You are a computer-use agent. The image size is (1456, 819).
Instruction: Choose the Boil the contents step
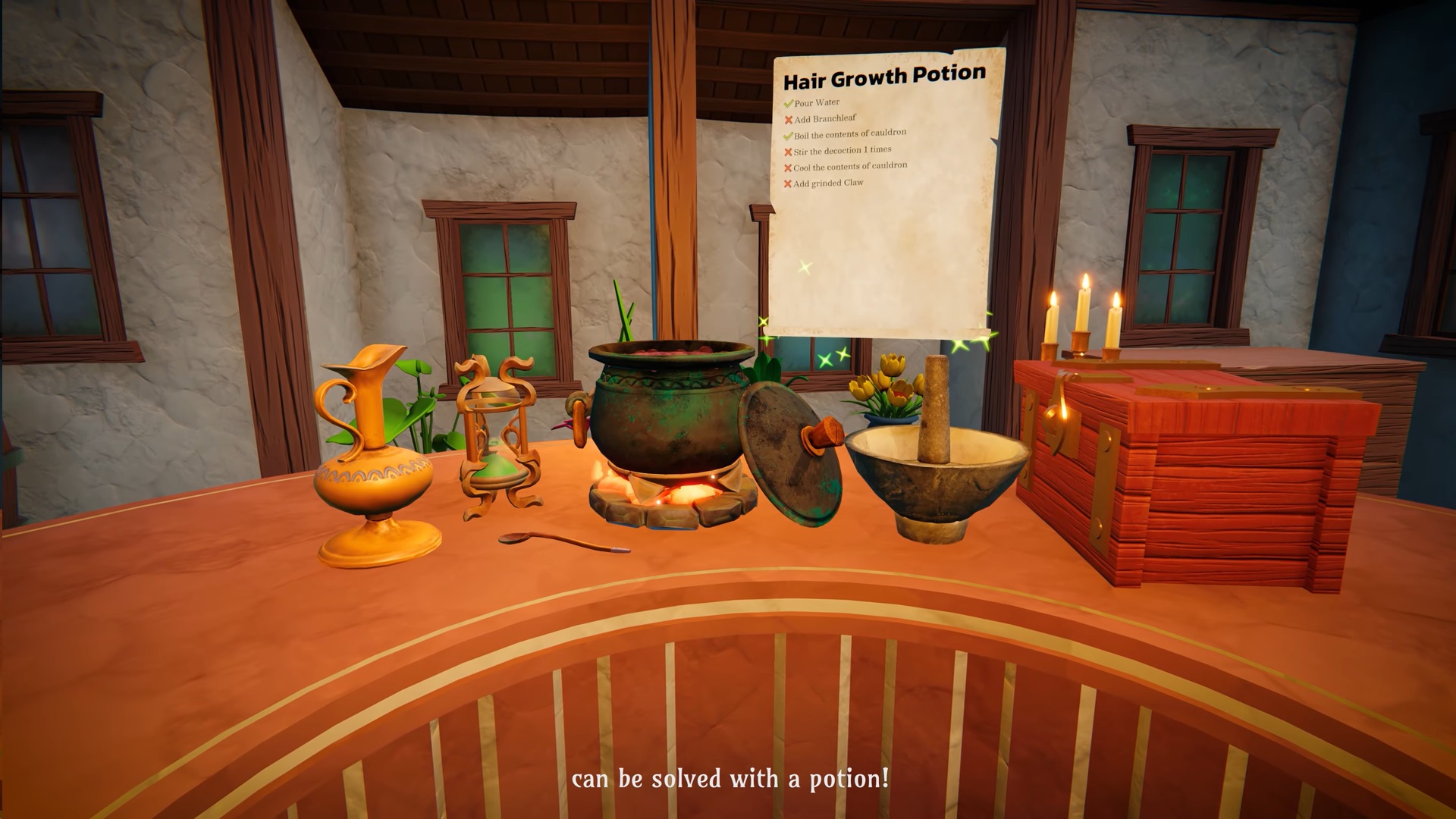point(849,134)
